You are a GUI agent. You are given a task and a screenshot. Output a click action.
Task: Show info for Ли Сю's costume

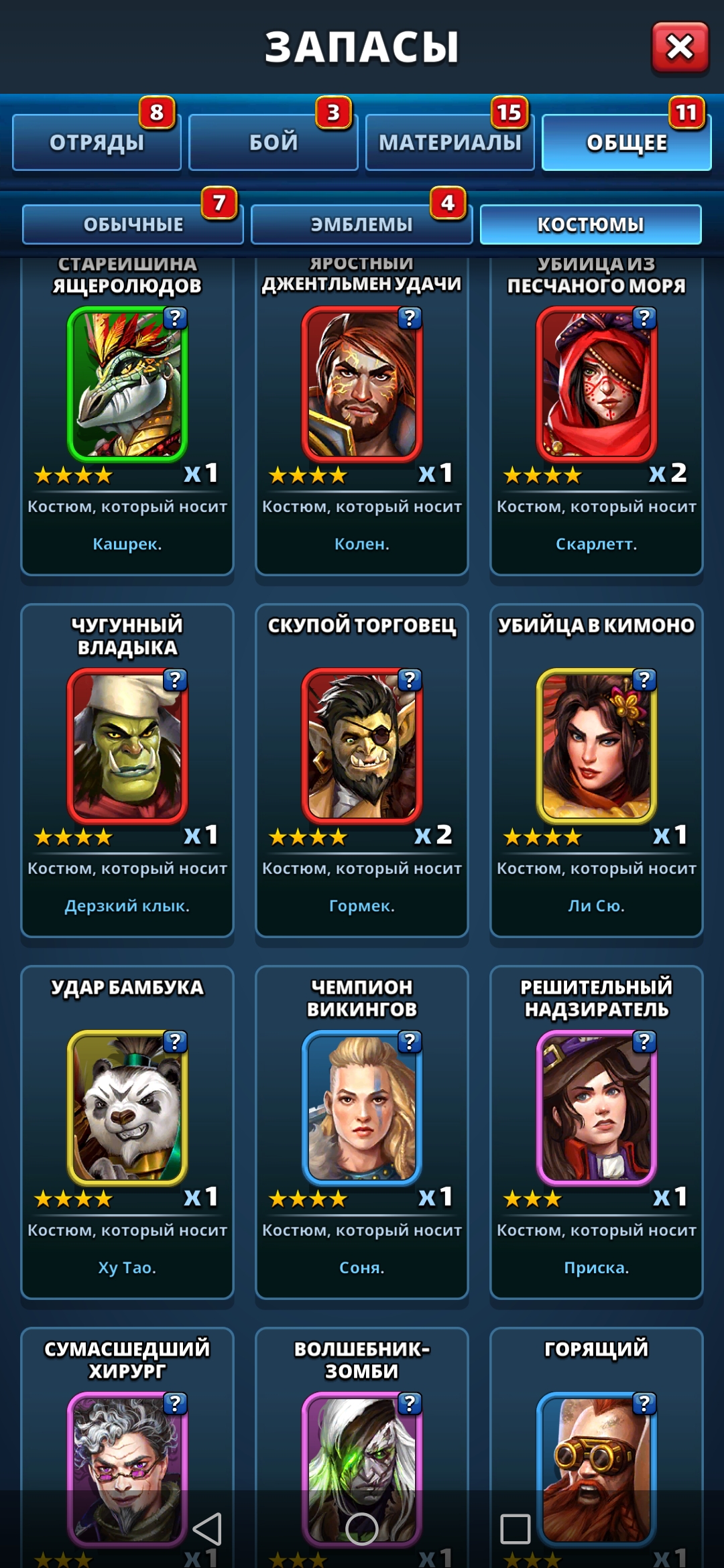coord(644,680)
